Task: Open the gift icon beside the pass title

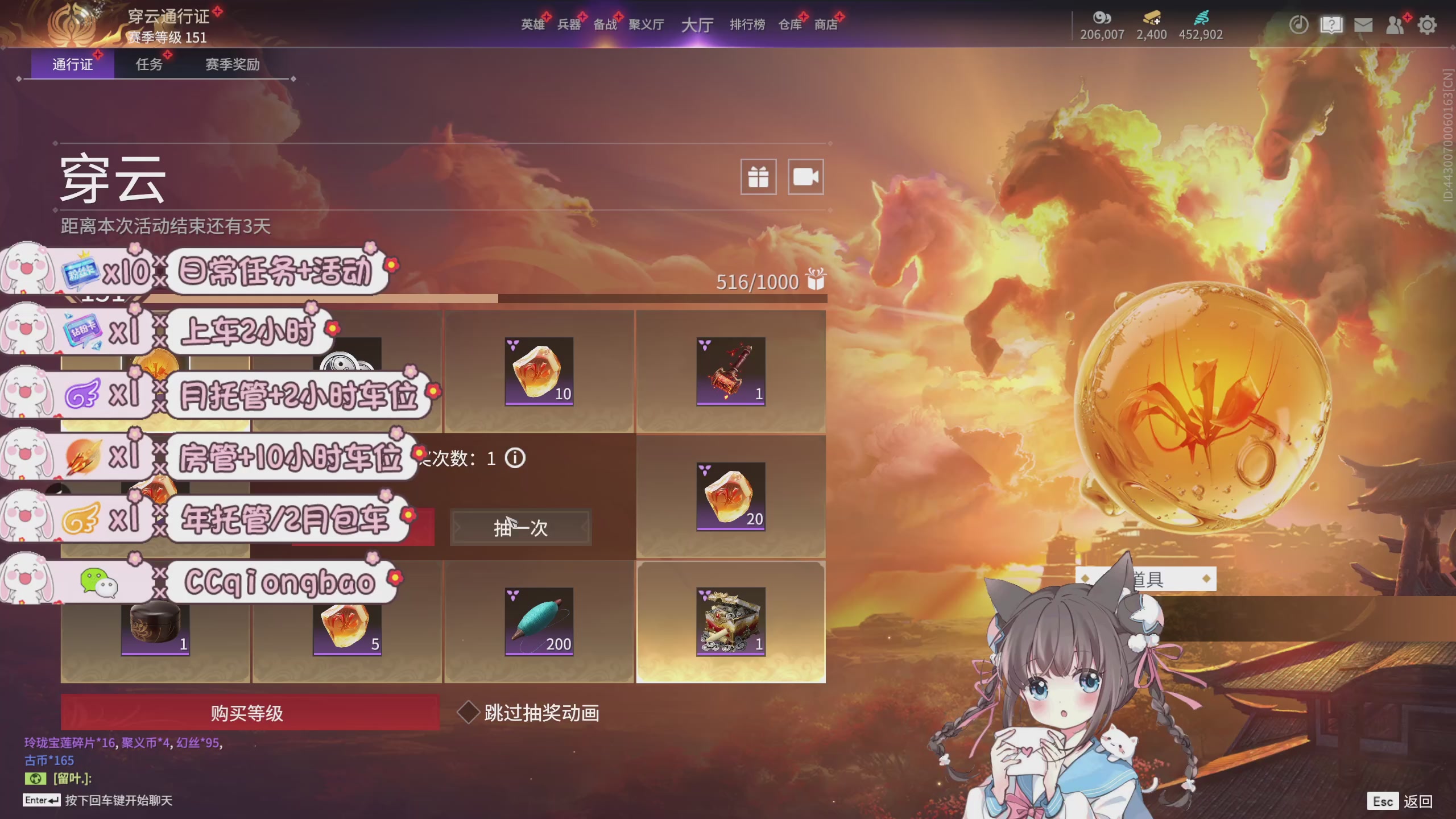Action: pos(758,176)
